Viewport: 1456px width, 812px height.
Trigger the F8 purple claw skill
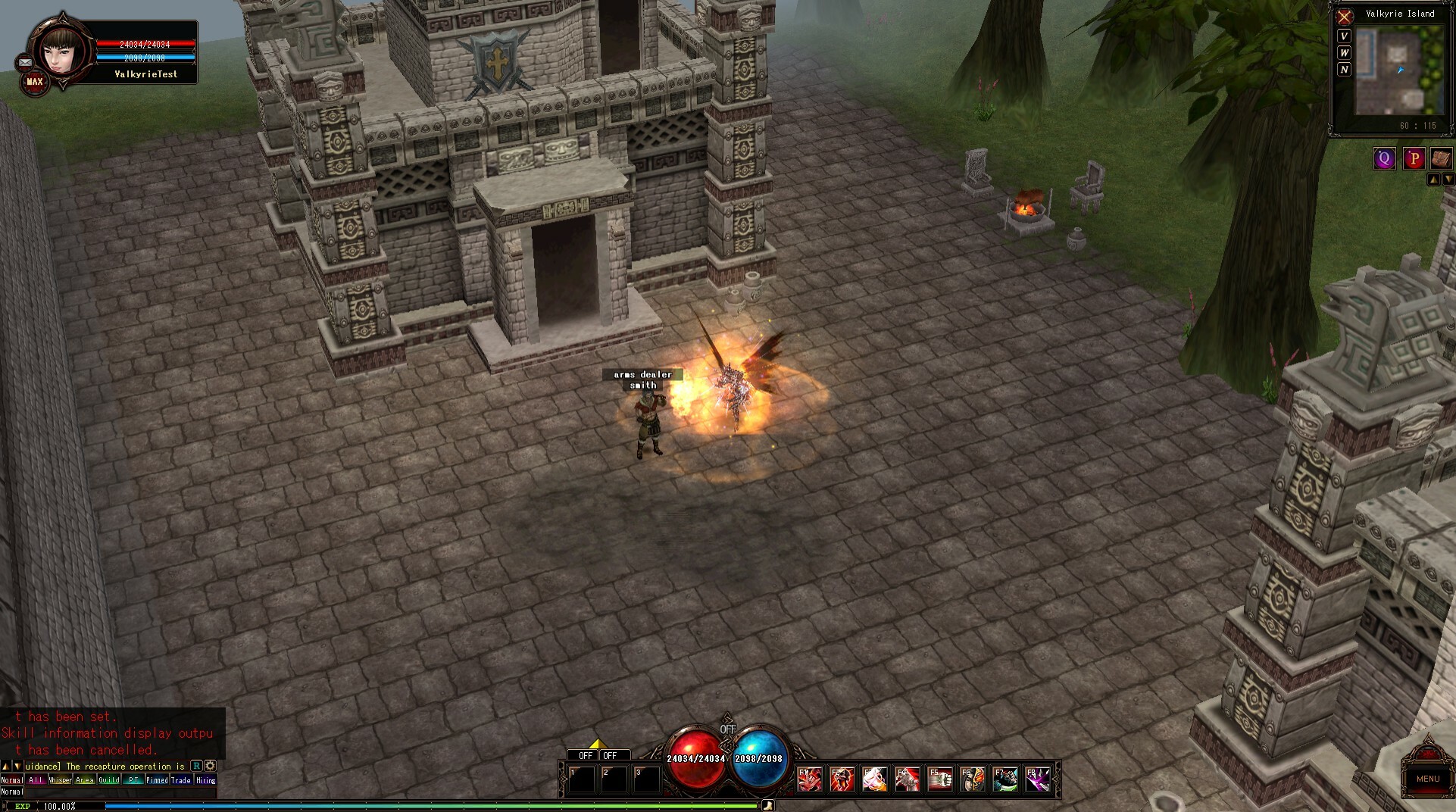[x=1038, y=778]
